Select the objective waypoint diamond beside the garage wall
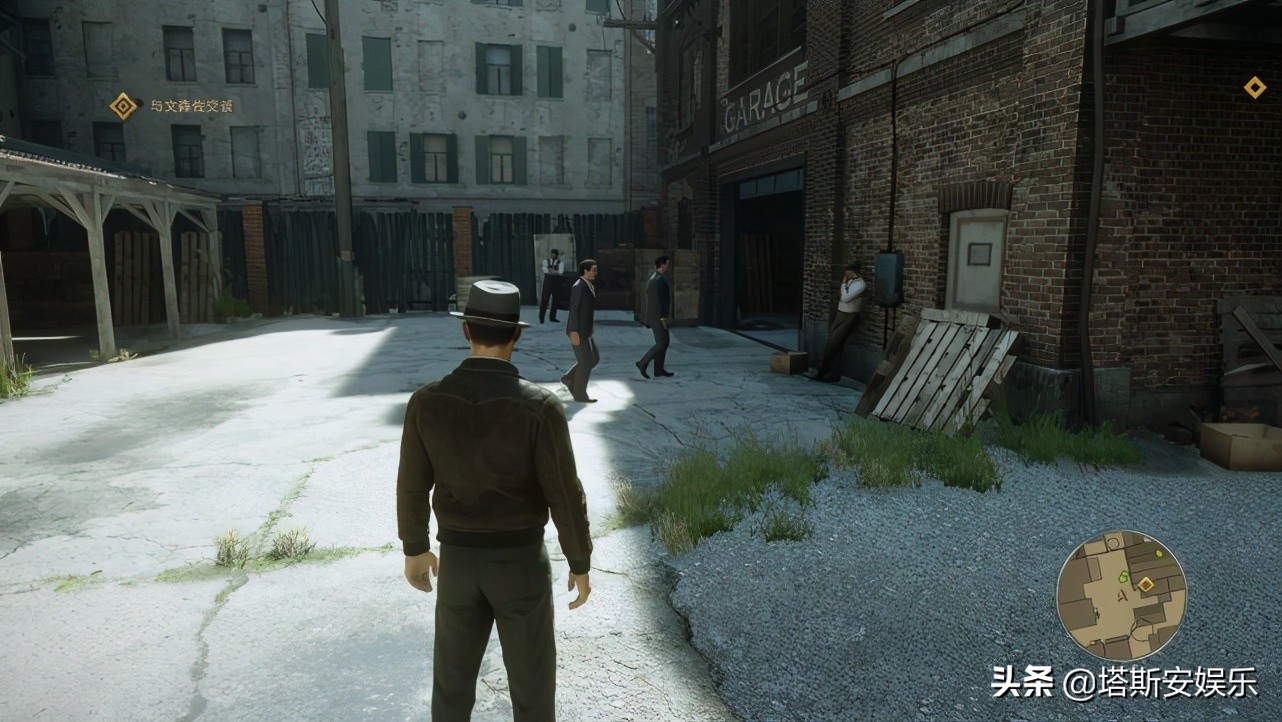 pyautogui.click(x=1254, y=88)
